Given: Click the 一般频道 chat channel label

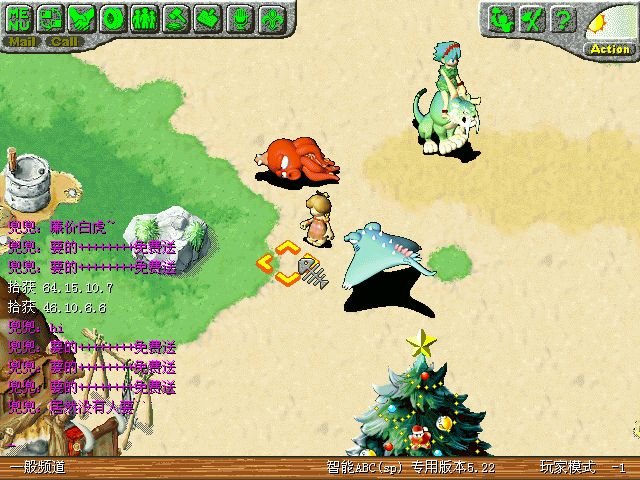Looking at the screenshot, I should coord(38,468).
